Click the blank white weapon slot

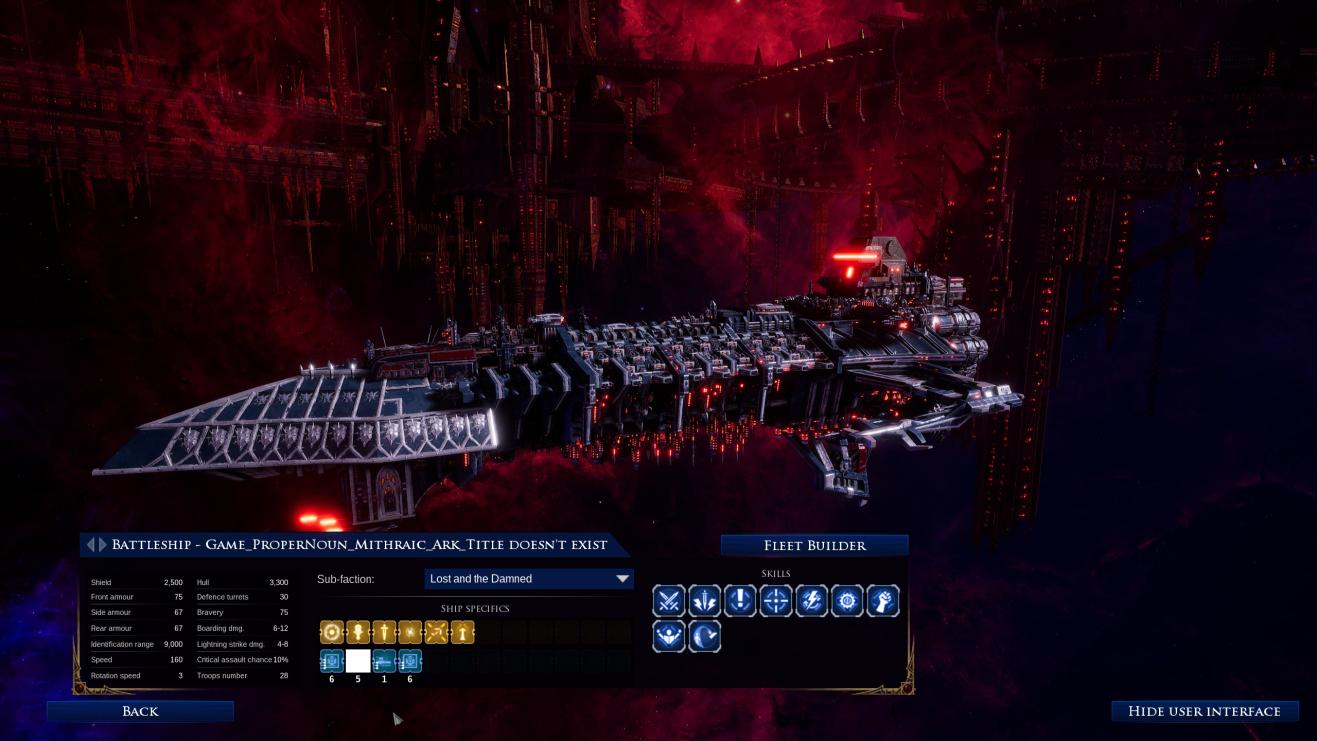[358, 661]
